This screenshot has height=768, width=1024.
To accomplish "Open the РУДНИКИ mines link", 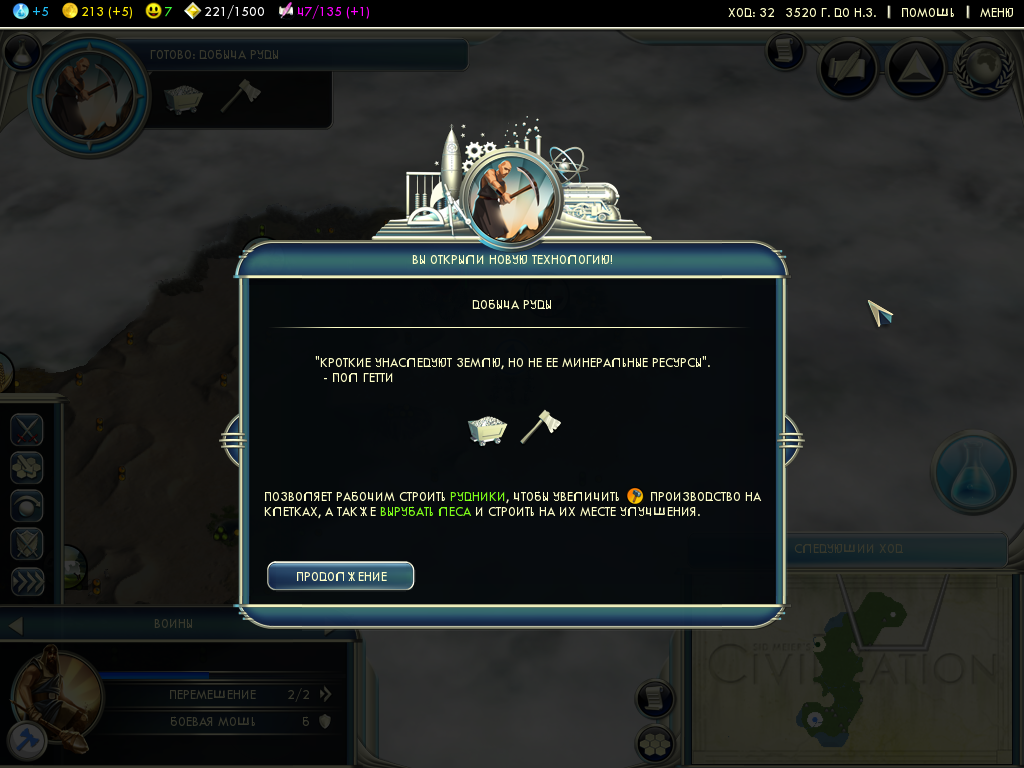I will point(478,496).
